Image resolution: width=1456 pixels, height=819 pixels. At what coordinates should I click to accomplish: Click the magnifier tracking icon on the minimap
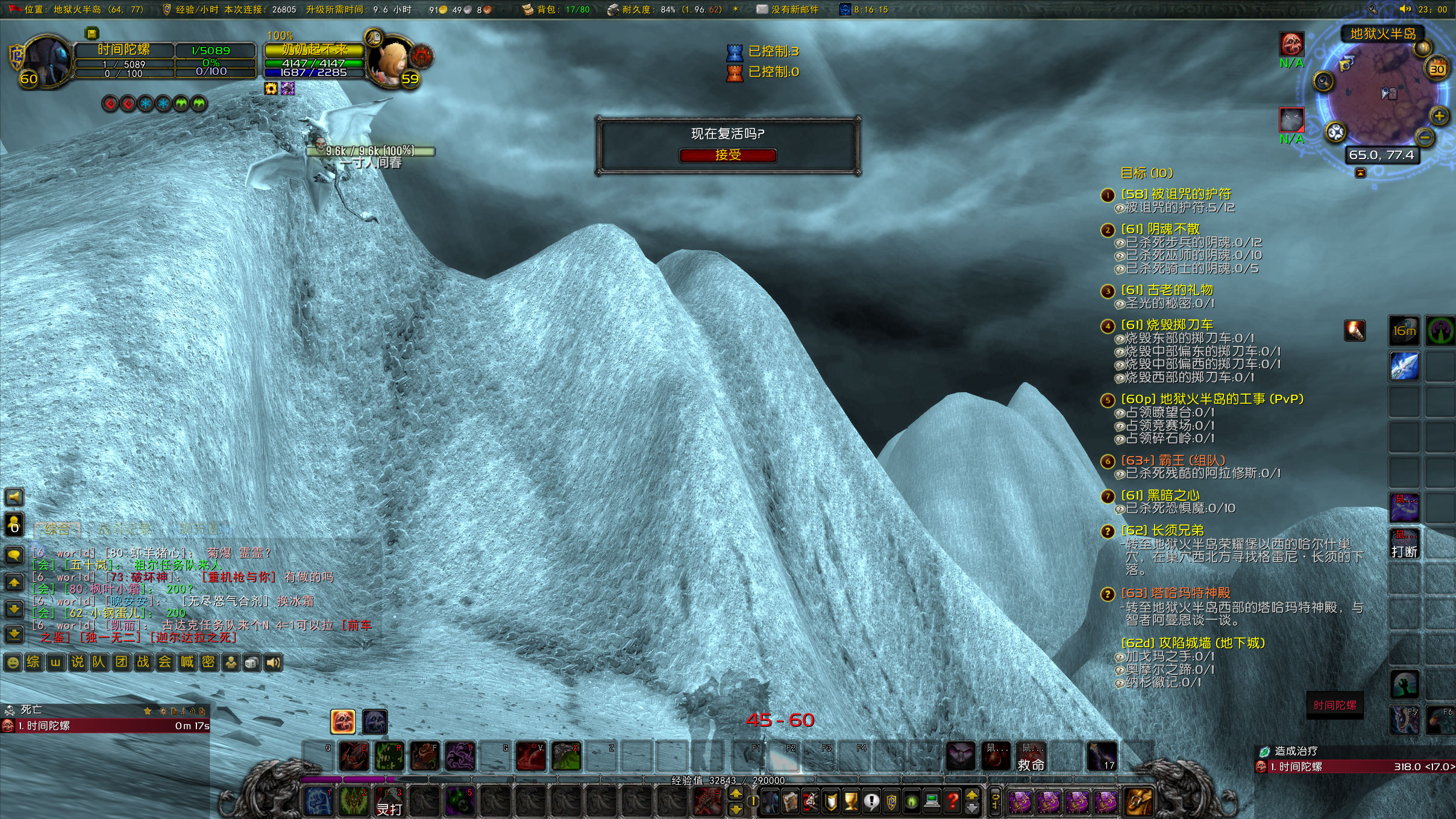coord(1322,81)
